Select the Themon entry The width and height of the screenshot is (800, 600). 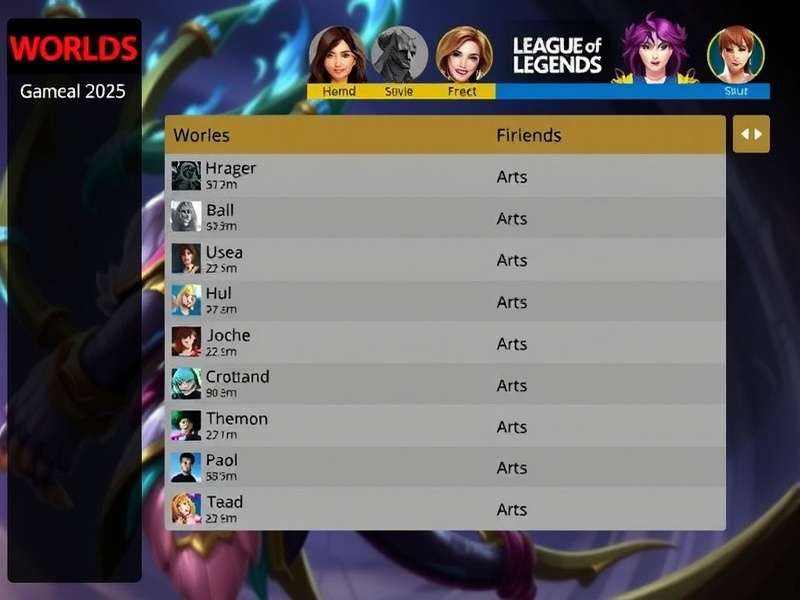click(x=445, y=426)
